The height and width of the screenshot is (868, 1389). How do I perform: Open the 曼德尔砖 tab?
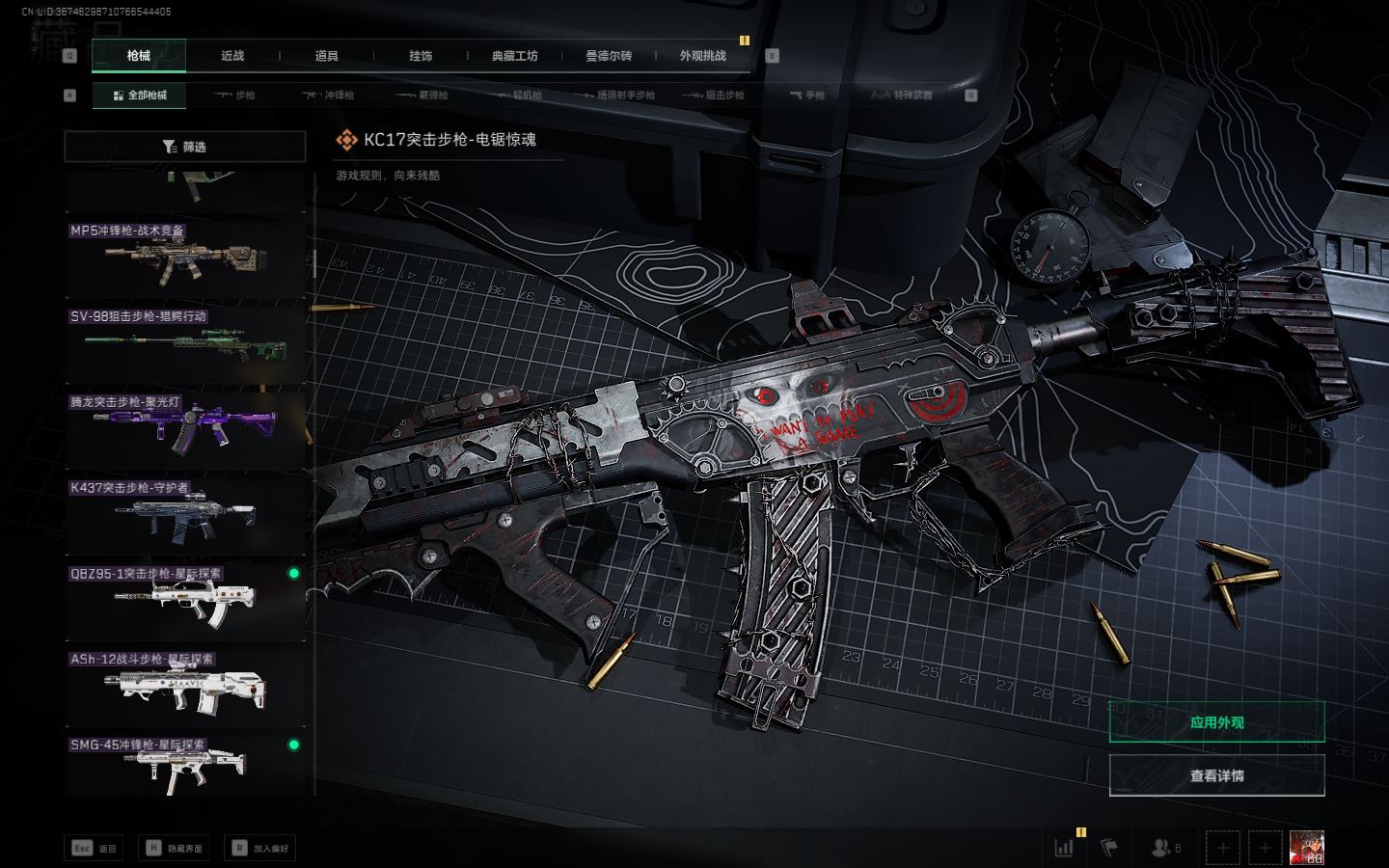609,56
